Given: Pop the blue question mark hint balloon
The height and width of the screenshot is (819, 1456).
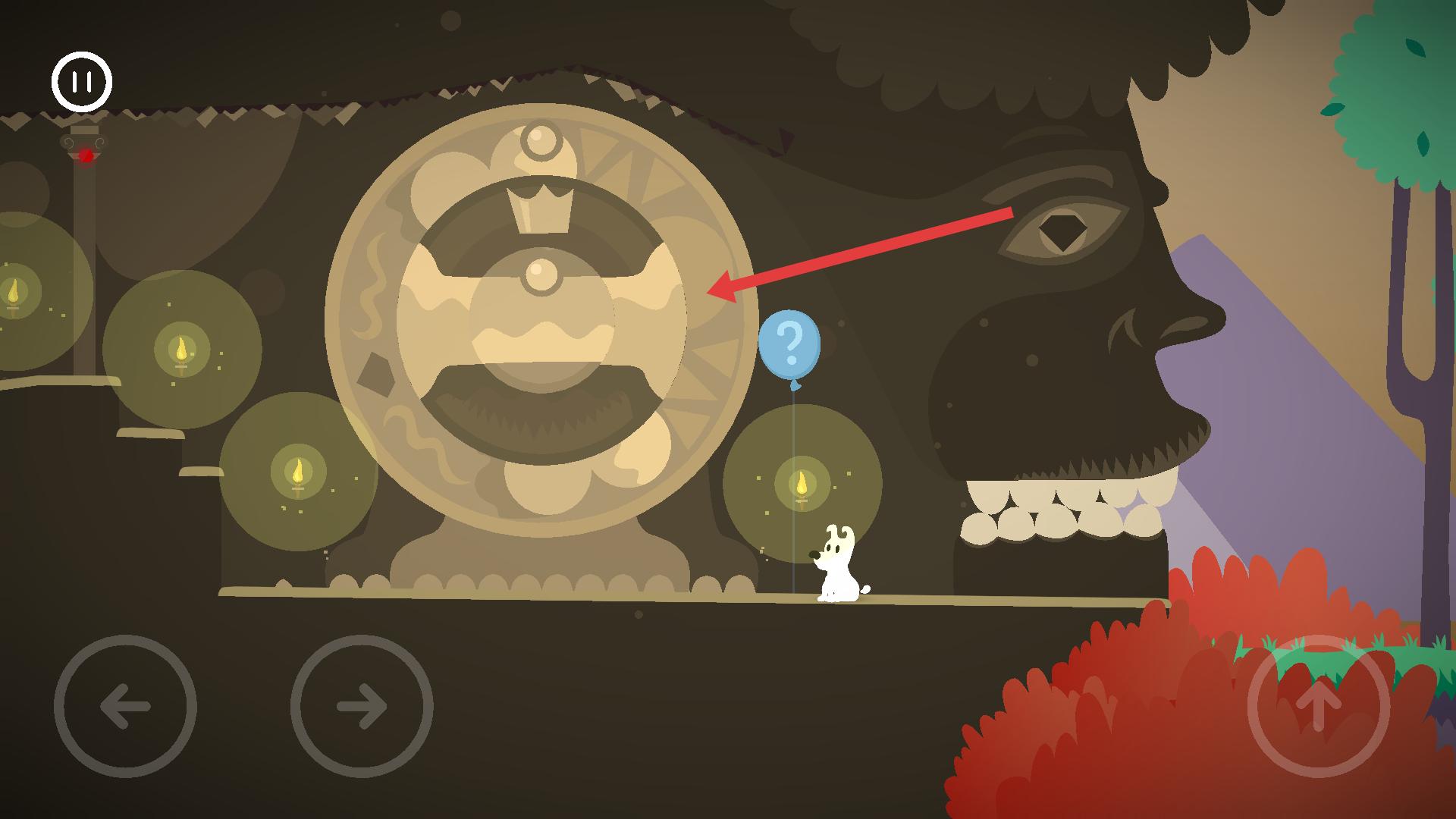Looking at the screenshot, I should click(x=789, y=344).
